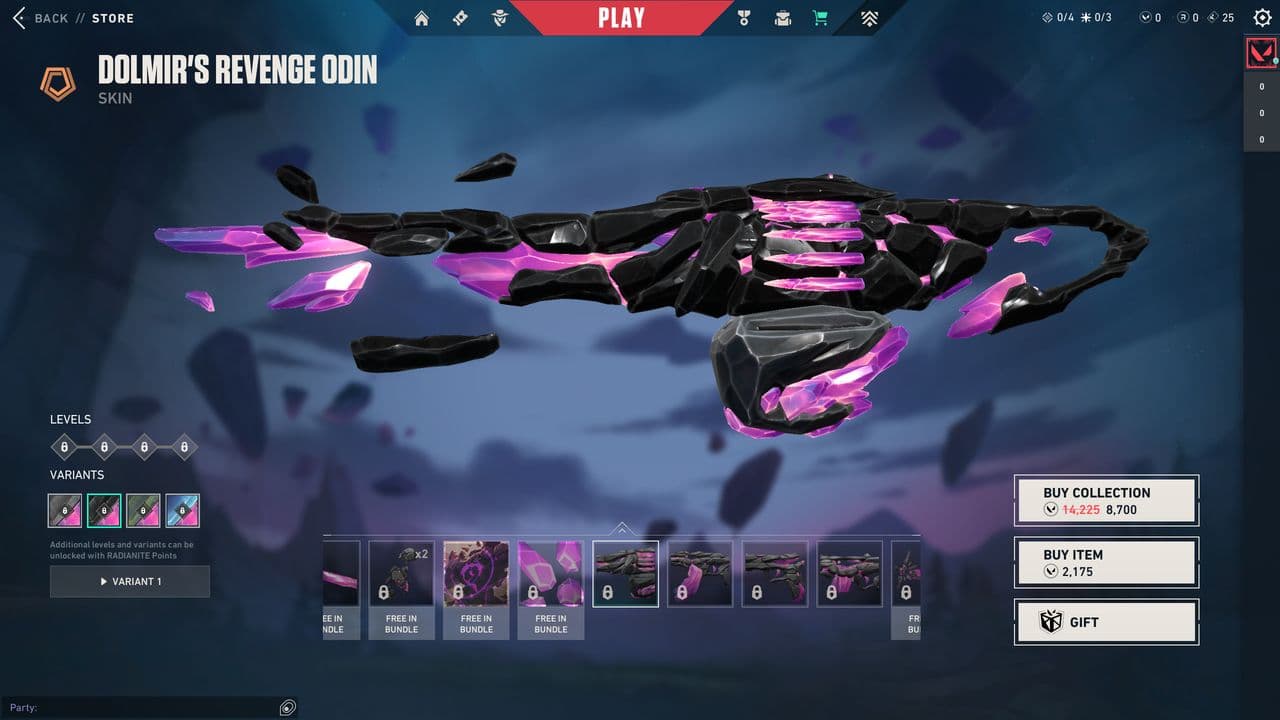Open the agents tab icon
Viewport: 1280px width, 720px height.
(x=499, y=18)
